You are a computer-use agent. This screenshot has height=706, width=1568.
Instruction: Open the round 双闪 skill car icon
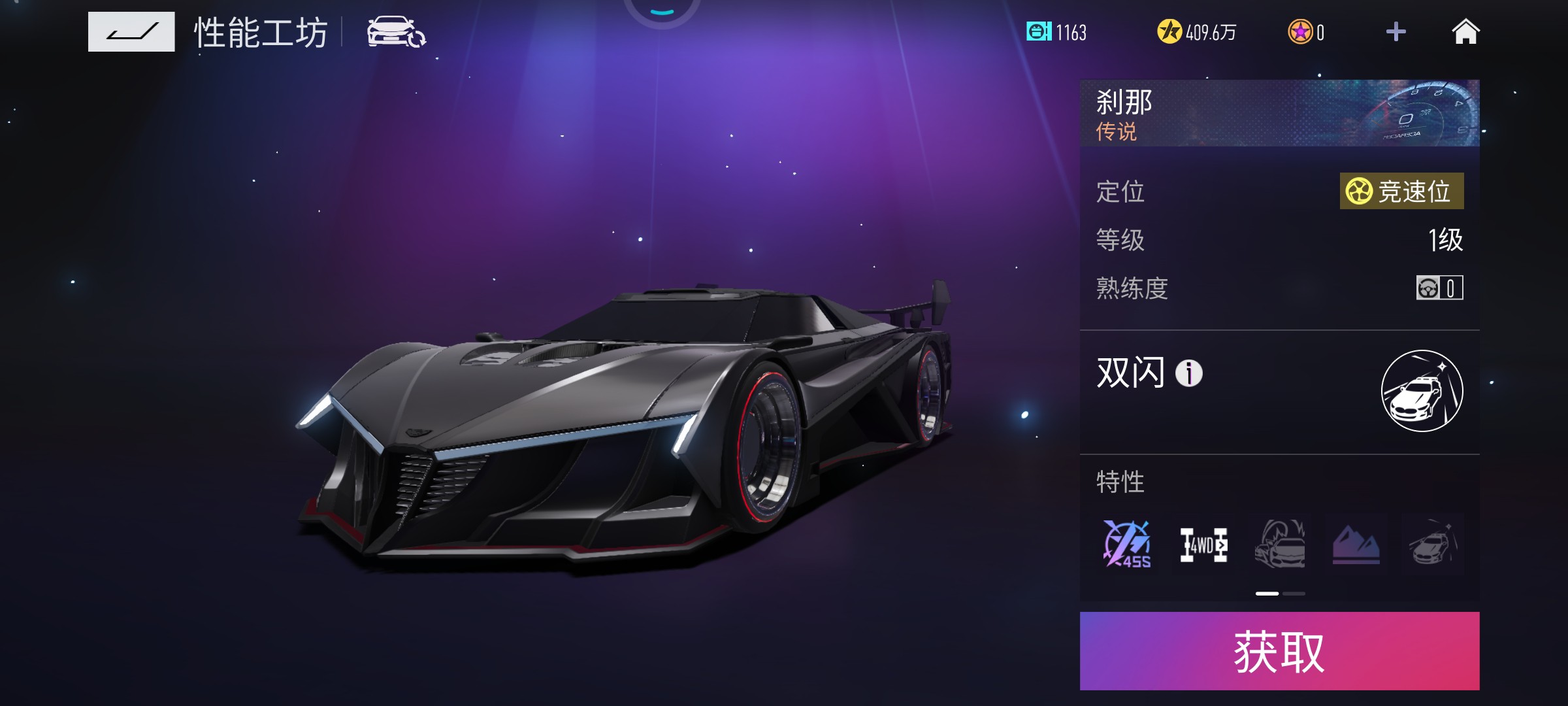point(1422,391)
